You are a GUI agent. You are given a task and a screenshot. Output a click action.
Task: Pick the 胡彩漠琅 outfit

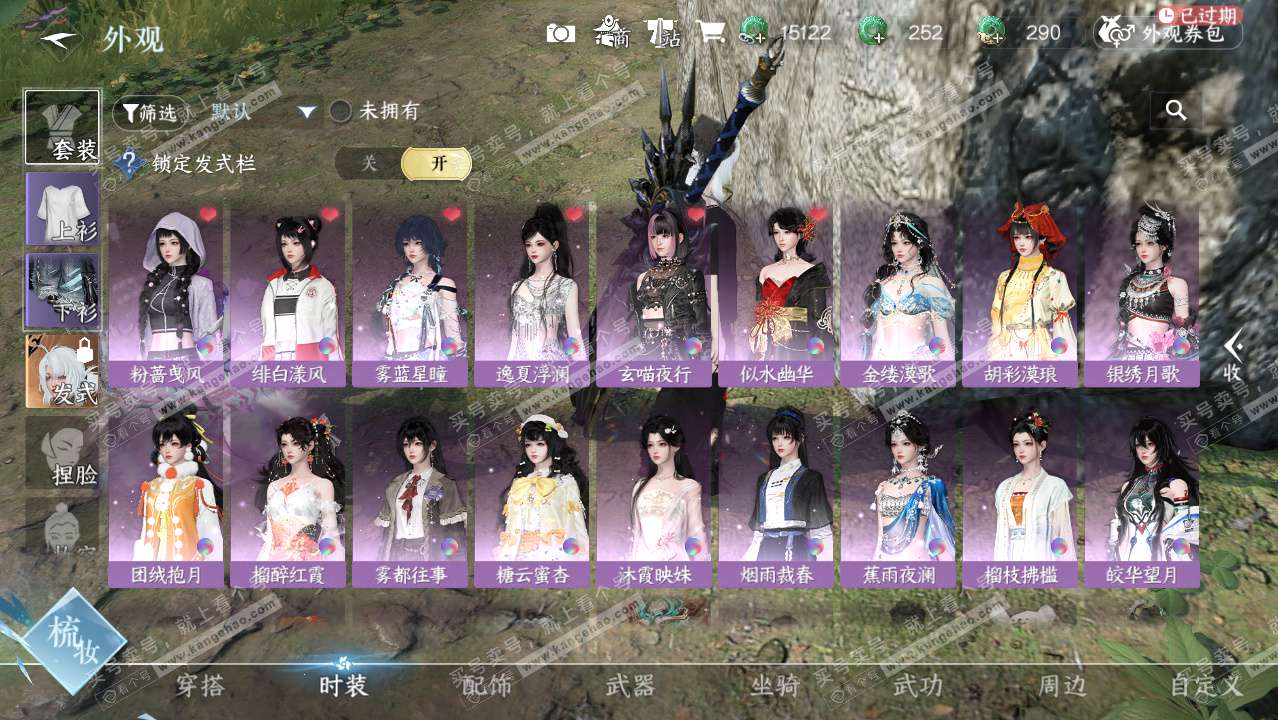coord(1020,296)
